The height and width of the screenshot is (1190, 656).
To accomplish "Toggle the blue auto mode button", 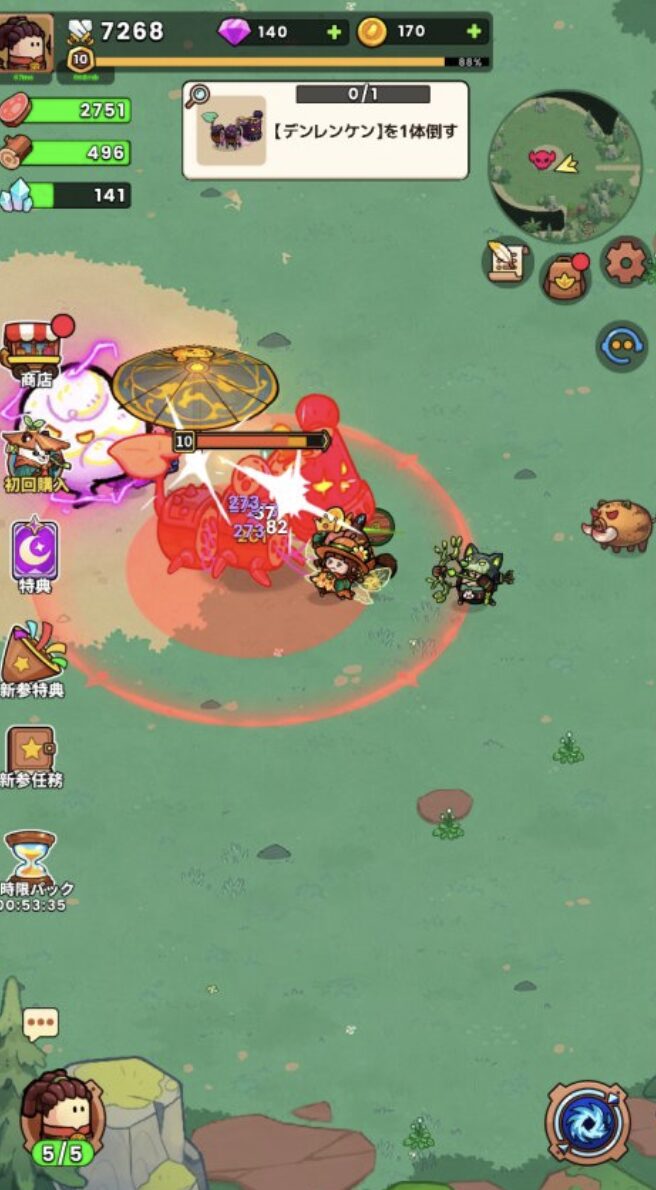I will point(621,346).
